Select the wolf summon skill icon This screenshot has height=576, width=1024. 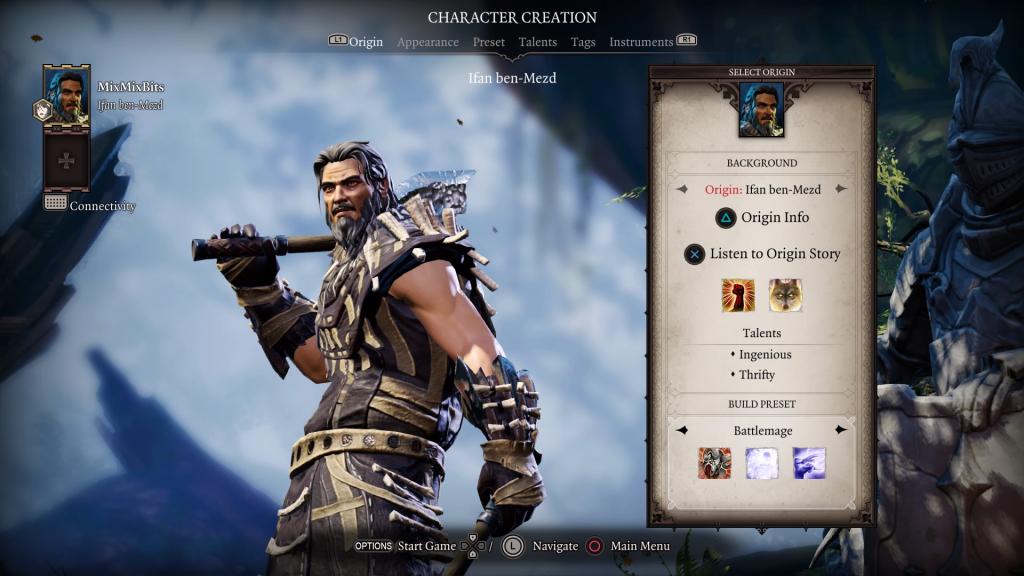785,295
